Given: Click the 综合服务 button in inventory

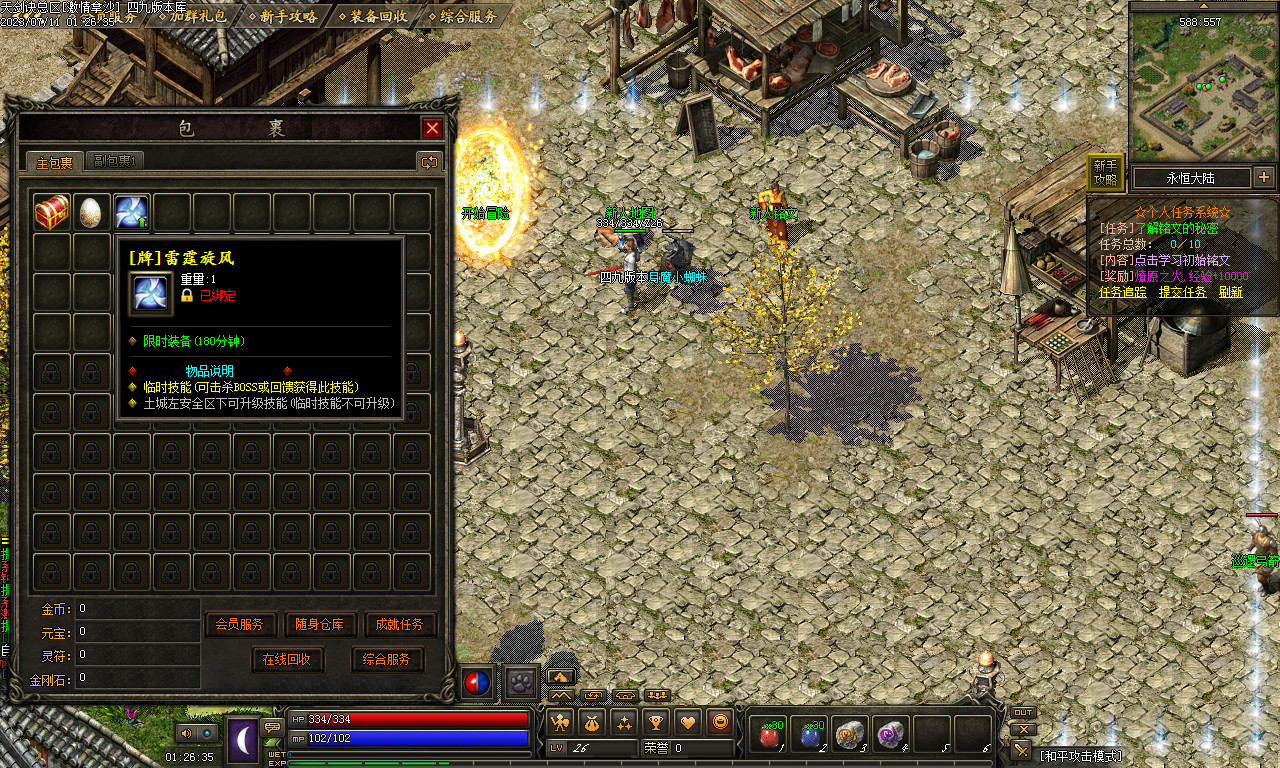Looking at the screenshot, I should pyautogui.click(x=387, y=660).
